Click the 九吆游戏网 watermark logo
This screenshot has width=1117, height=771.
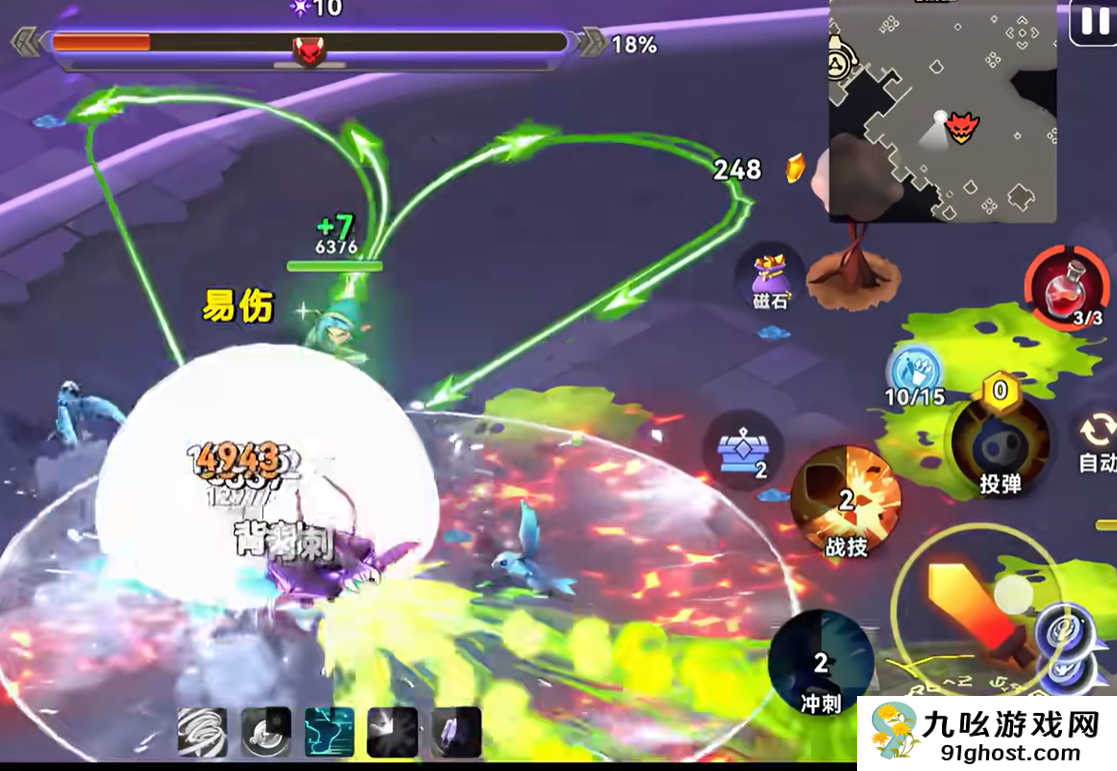click(986, 733)
